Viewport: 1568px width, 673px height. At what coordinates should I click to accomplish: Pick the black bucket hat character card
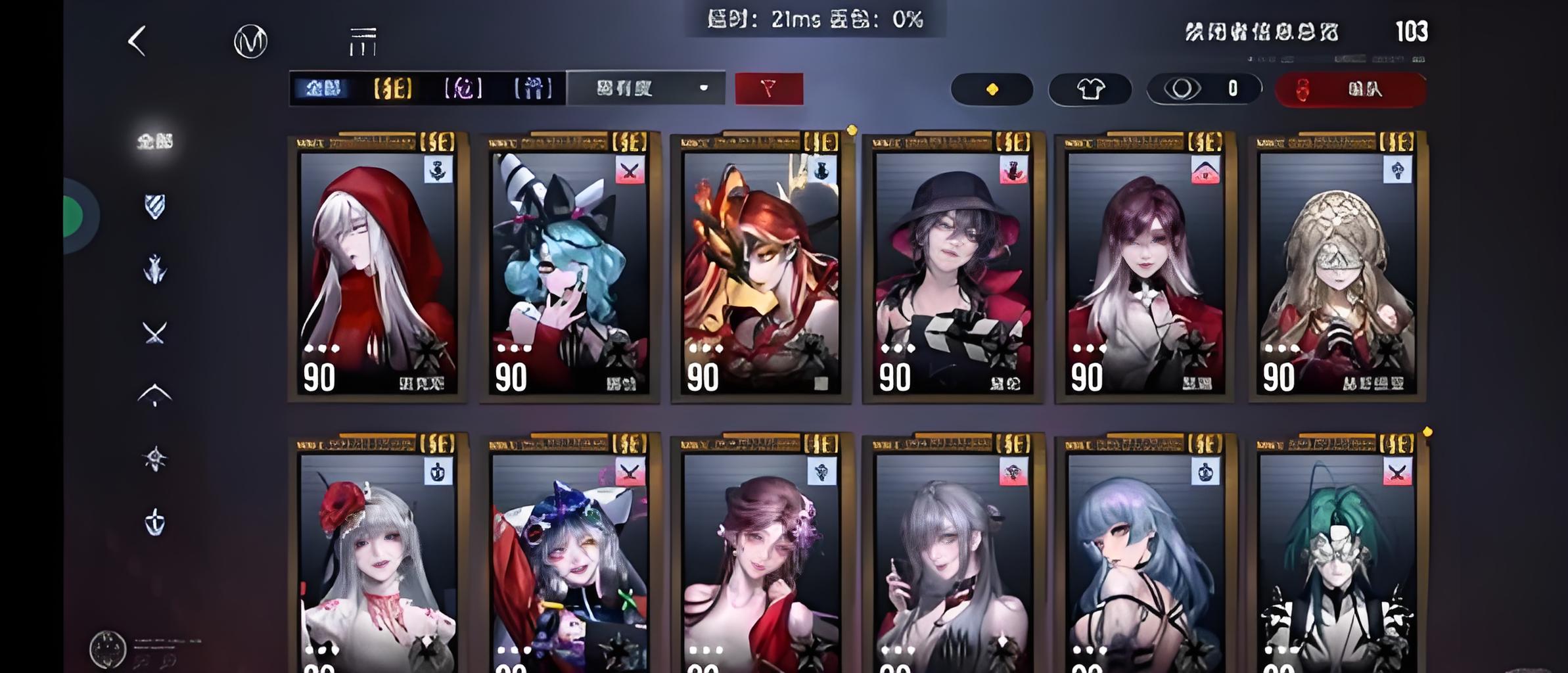click(x=953, y=269)
